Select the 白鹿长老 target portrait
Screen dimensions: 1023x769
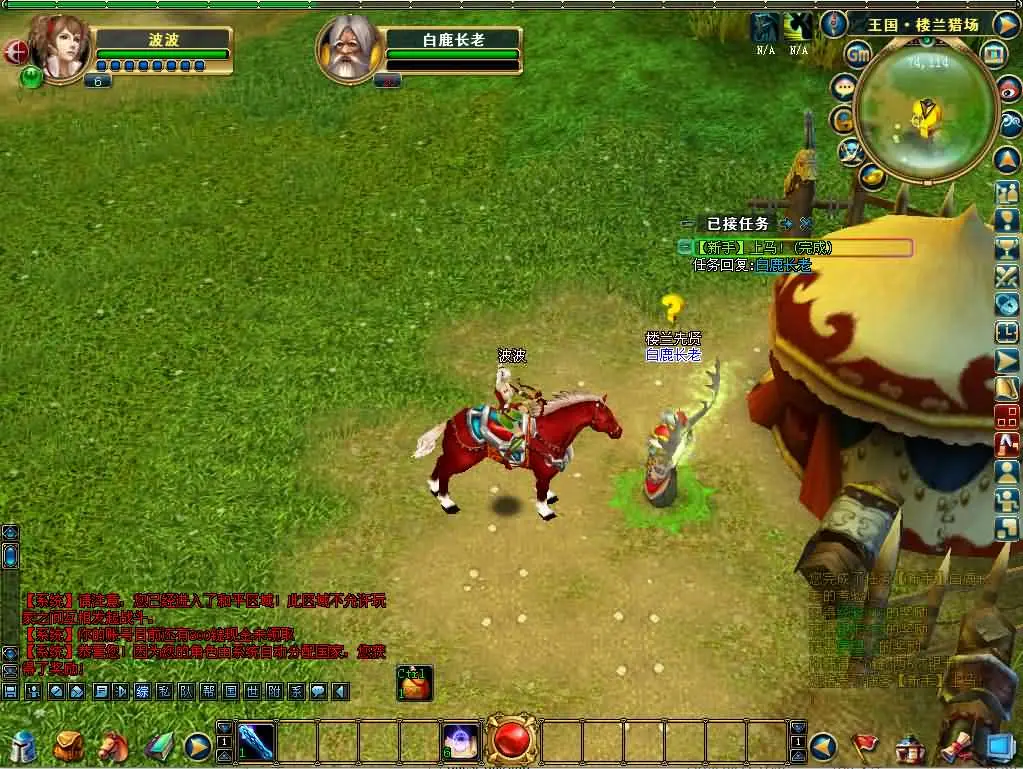(x=346, y=49)
